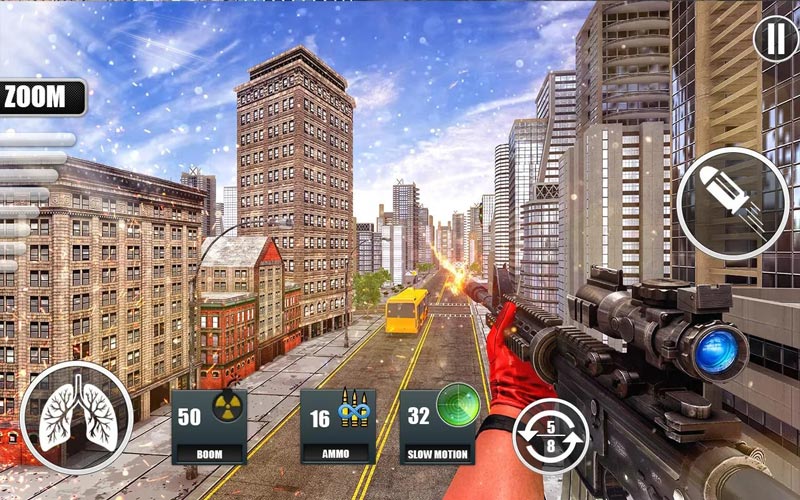Pause the game
The width and height of the screenshot is (800, 500).
[776, 40]
